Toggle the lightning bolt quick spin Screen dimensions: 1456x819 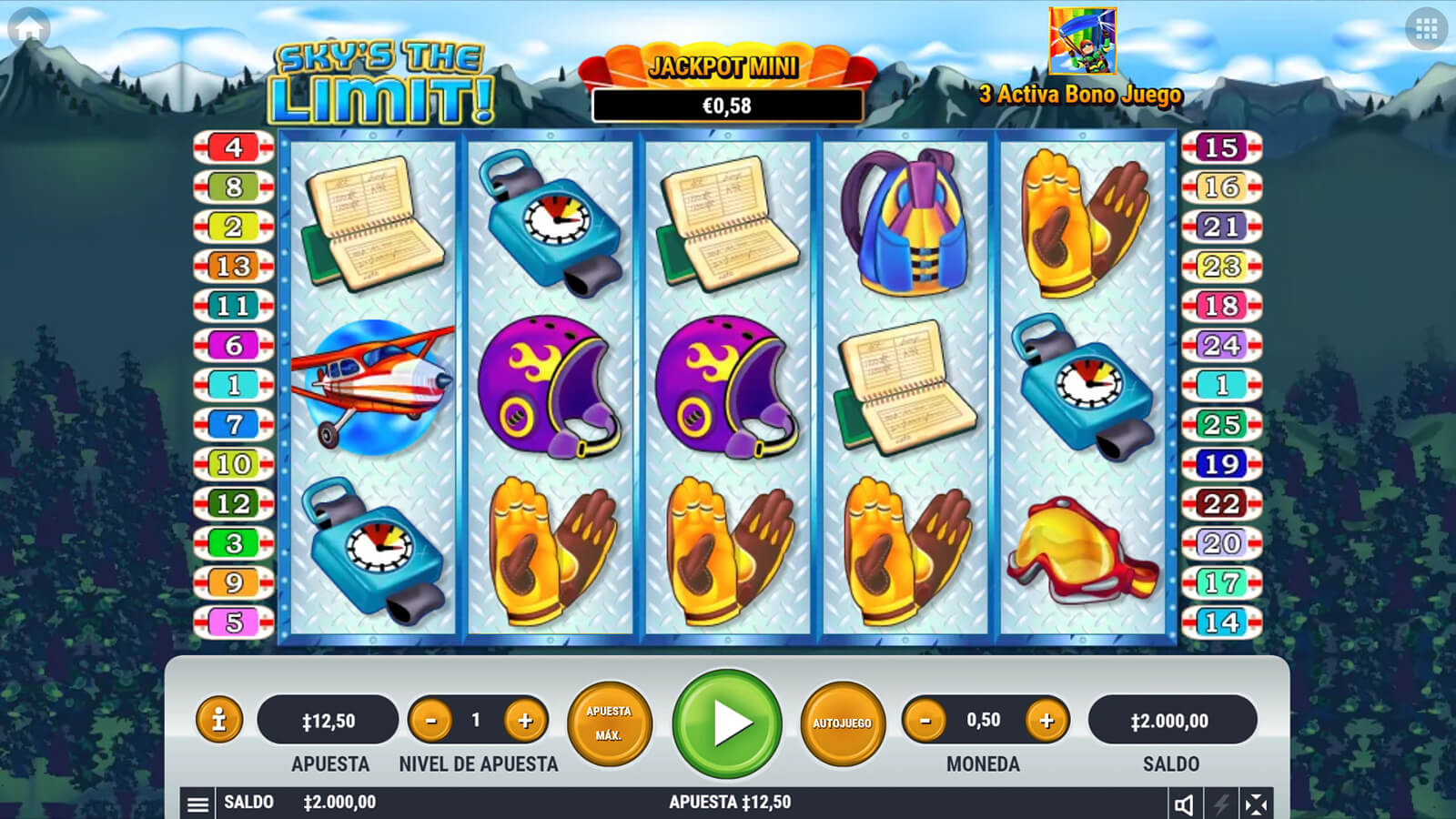pos(1221,804)
